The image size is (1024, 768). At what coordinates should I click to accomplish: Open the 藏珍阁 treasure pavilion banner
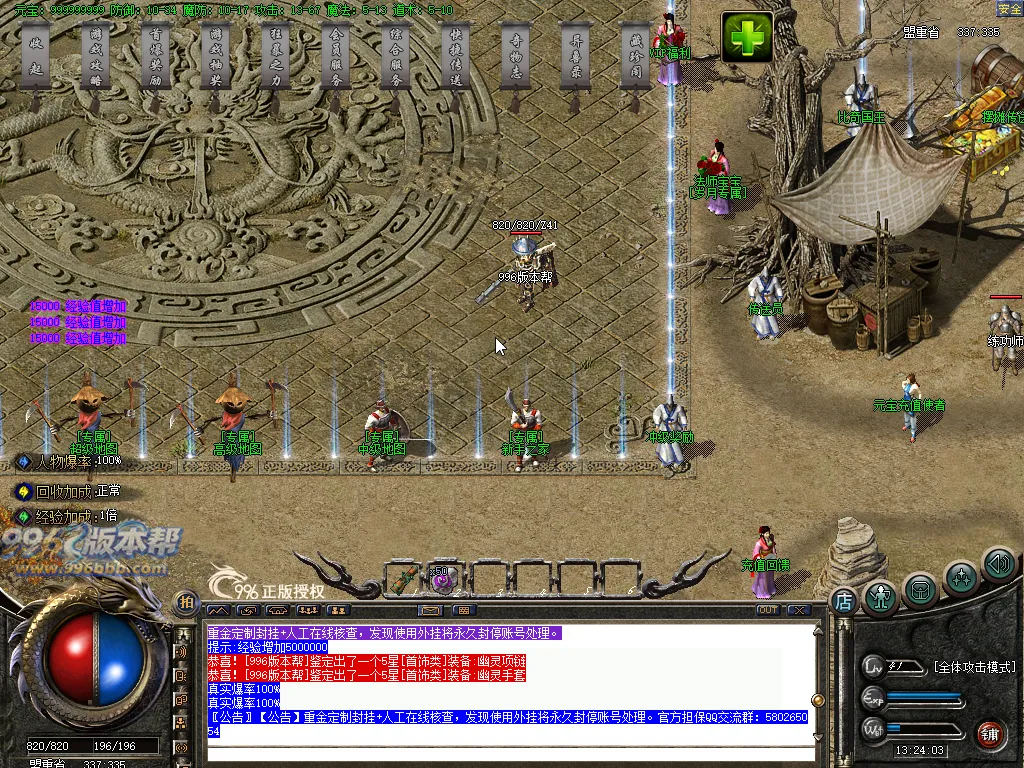pos(636,58)
